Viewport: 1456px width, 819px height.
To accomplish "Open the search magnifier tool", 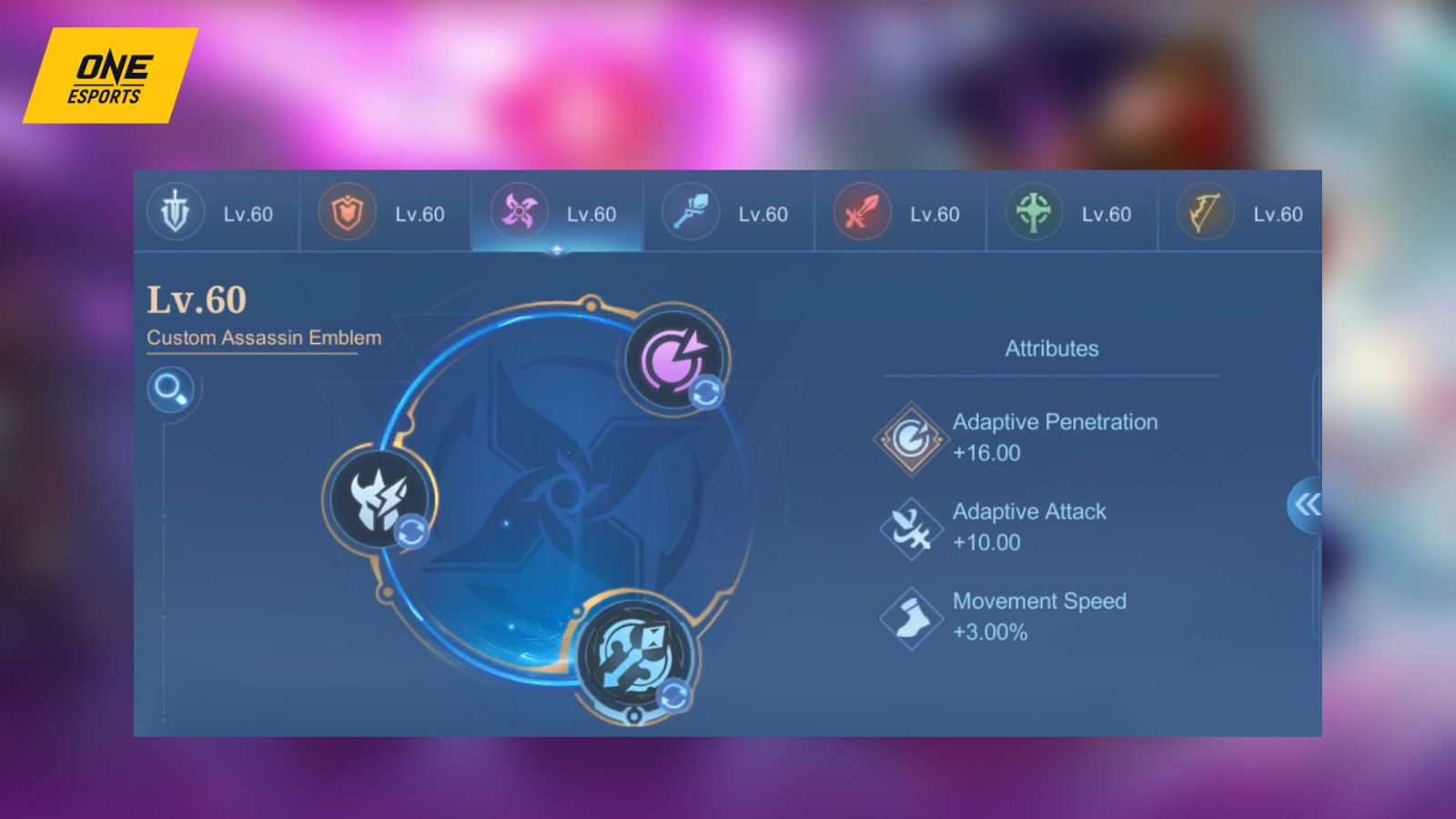I will pos(169,391).
